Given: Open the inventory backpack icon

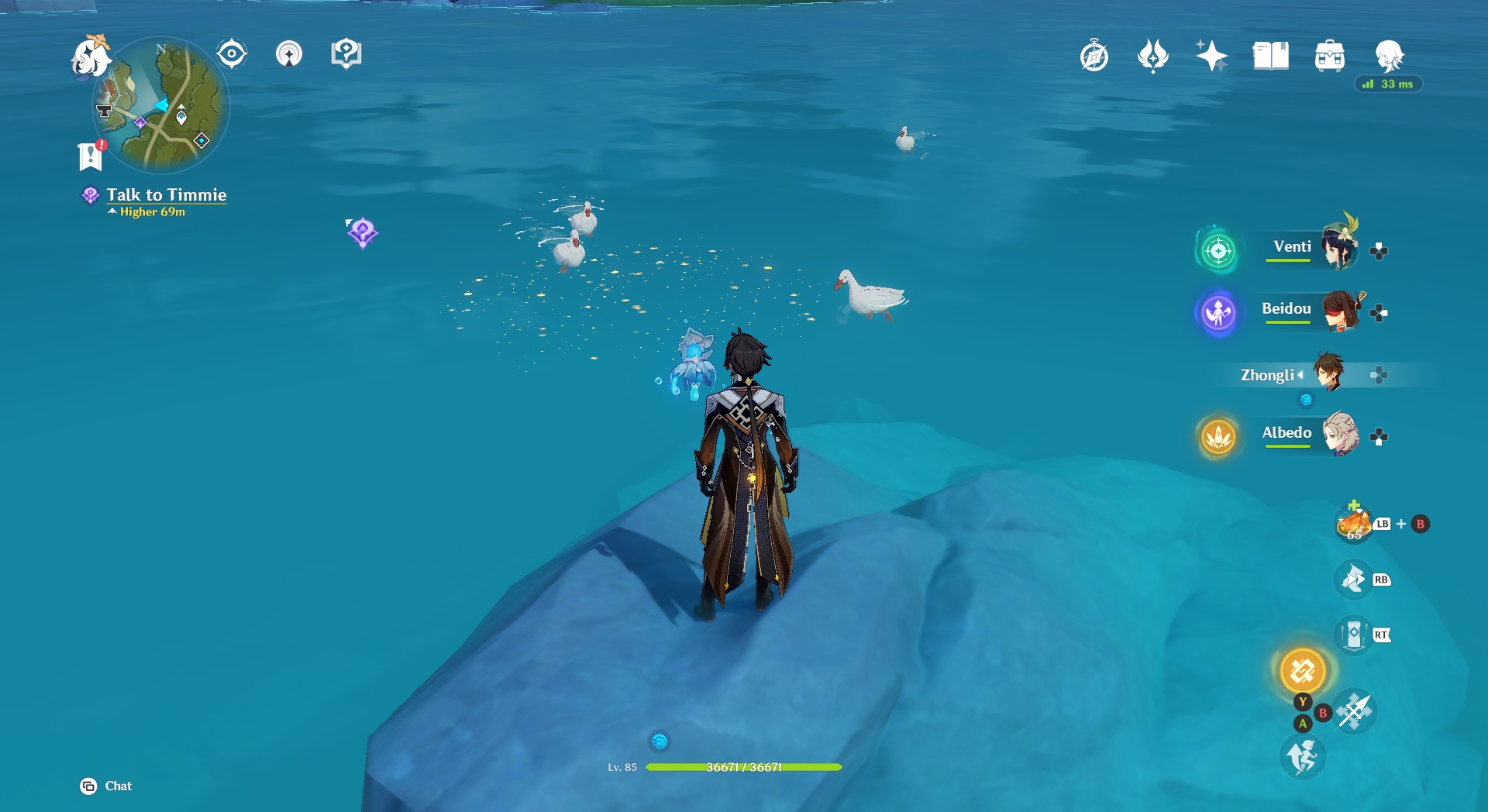Looking at the screenshot, I should coord(1329,57).
